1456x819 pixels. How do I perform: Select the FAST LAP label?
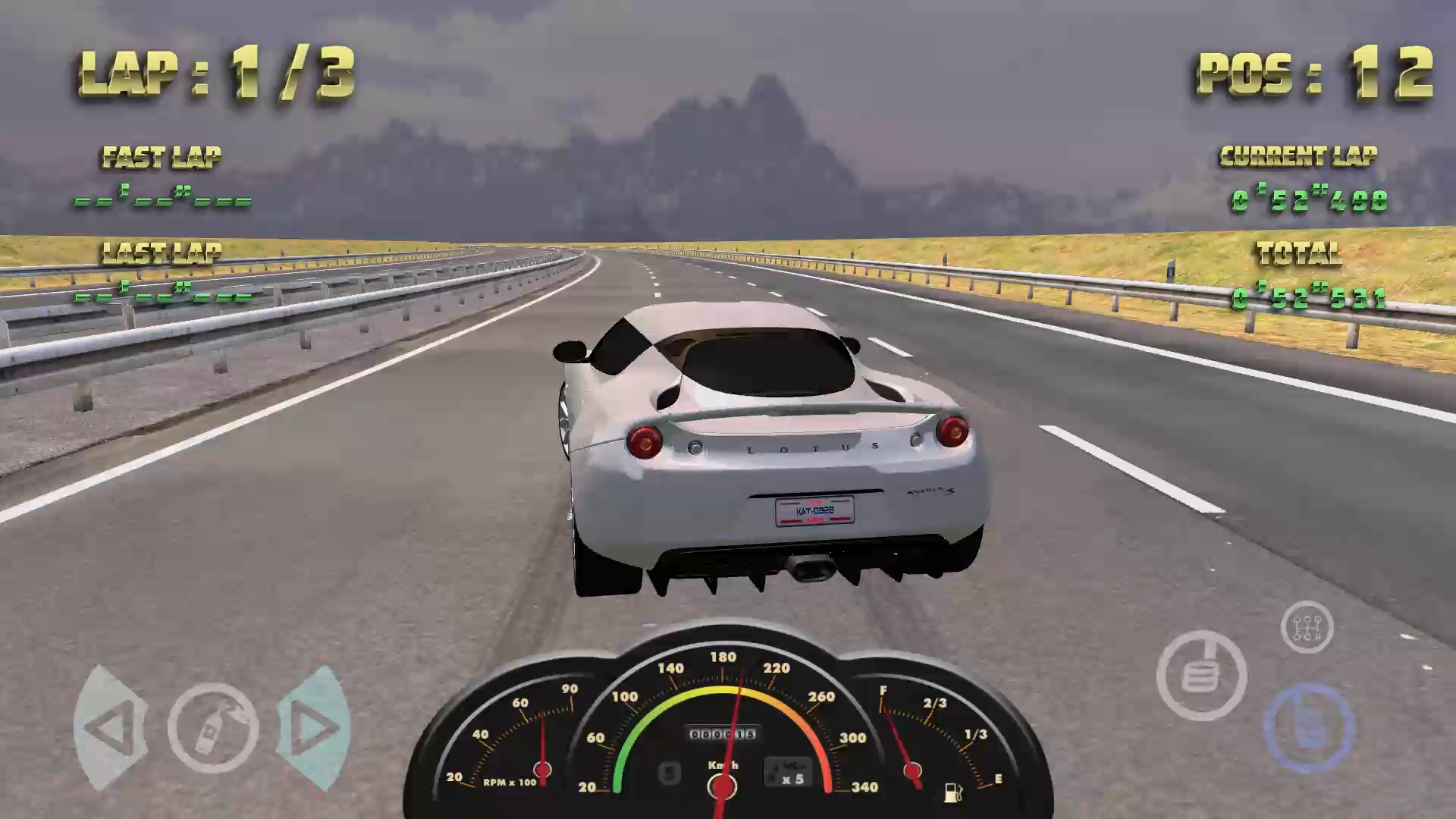point(160,157)
